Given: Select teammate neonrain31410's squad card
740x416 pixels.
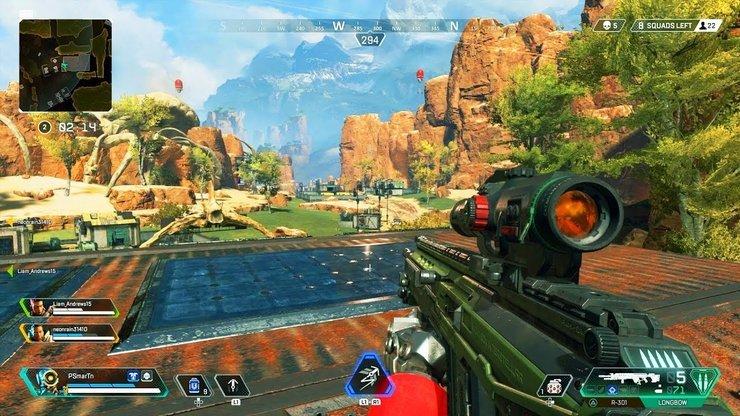Looking at the screenshot, I should click(x=70, y=333).
